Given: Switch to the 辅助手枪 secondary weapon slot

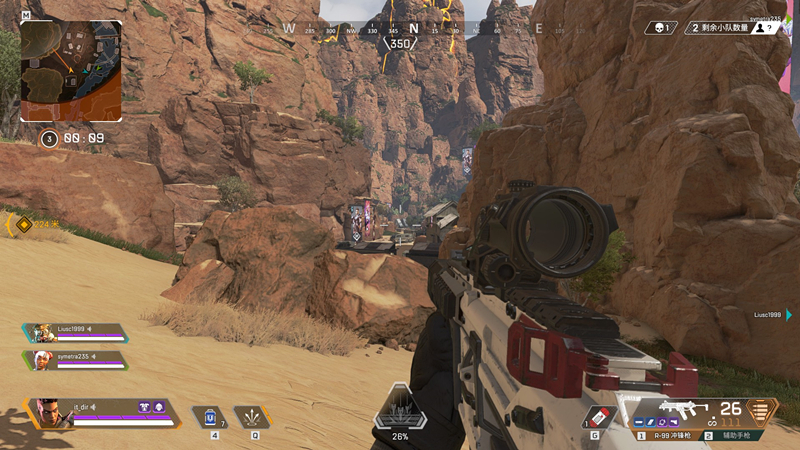Looking at the screenshot, I should (x=733, y=435).
